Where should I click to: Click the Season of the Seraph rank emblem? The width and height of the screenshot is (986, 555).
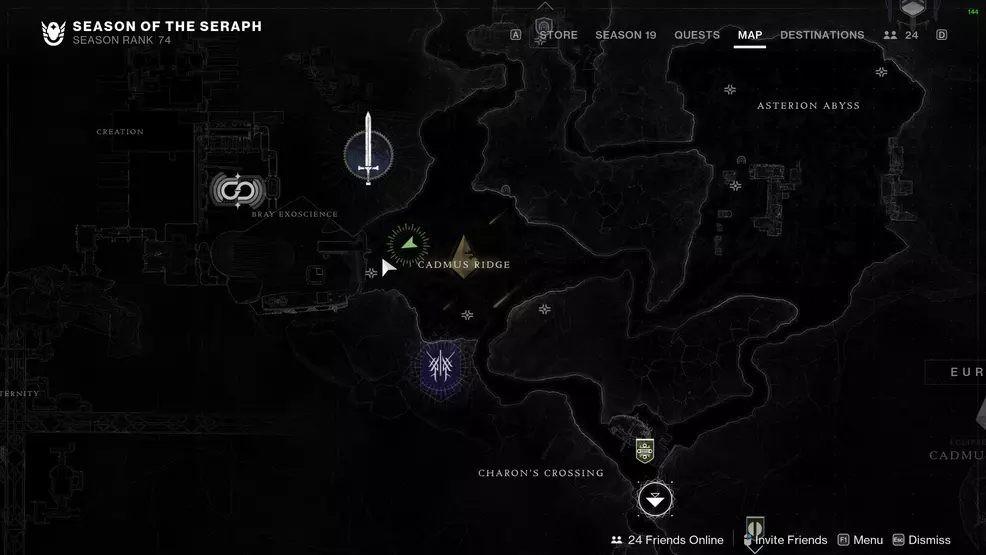point(53,33)
